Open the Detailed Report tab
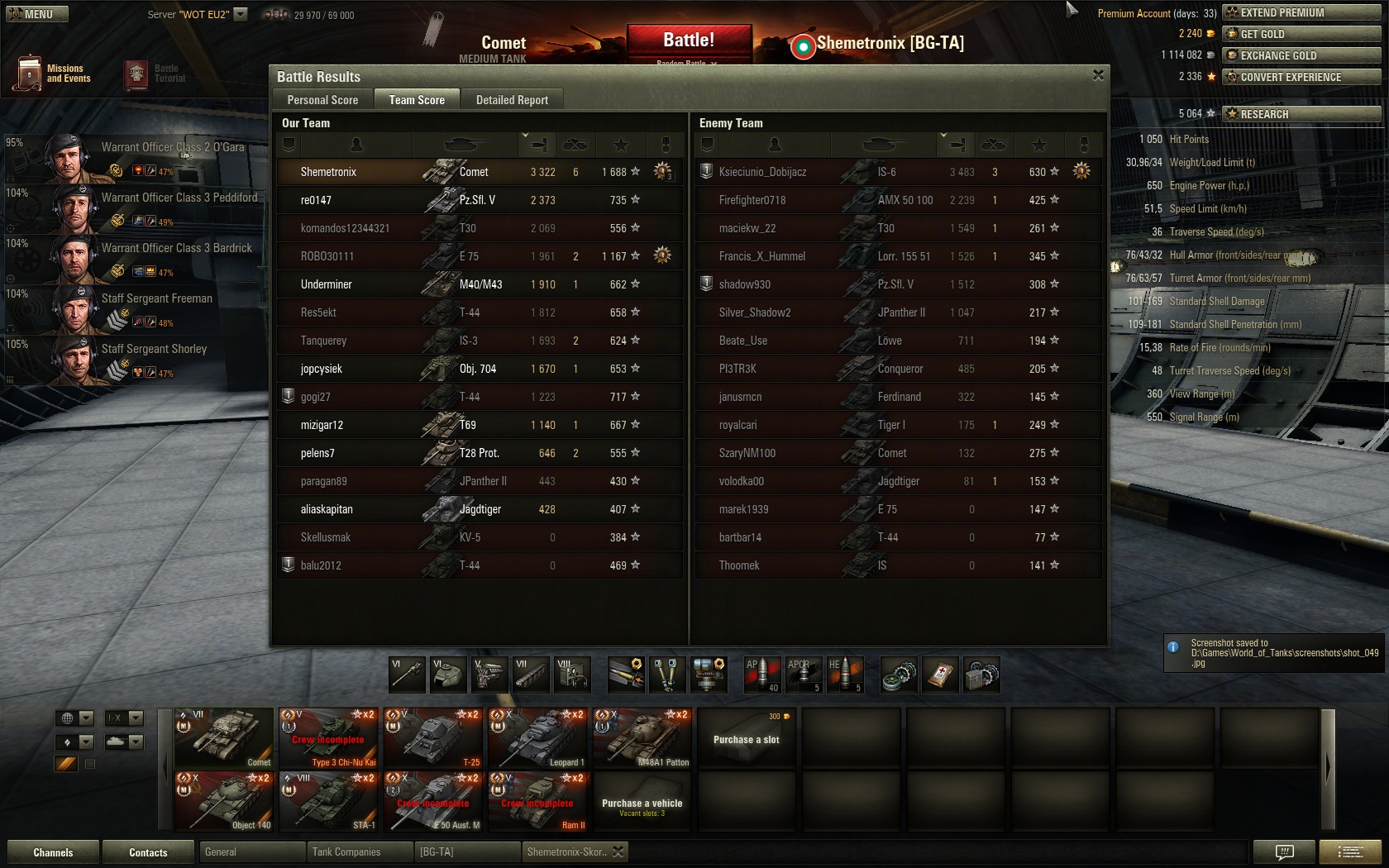The image size is (1389, 868). click(x=512, y=100)
